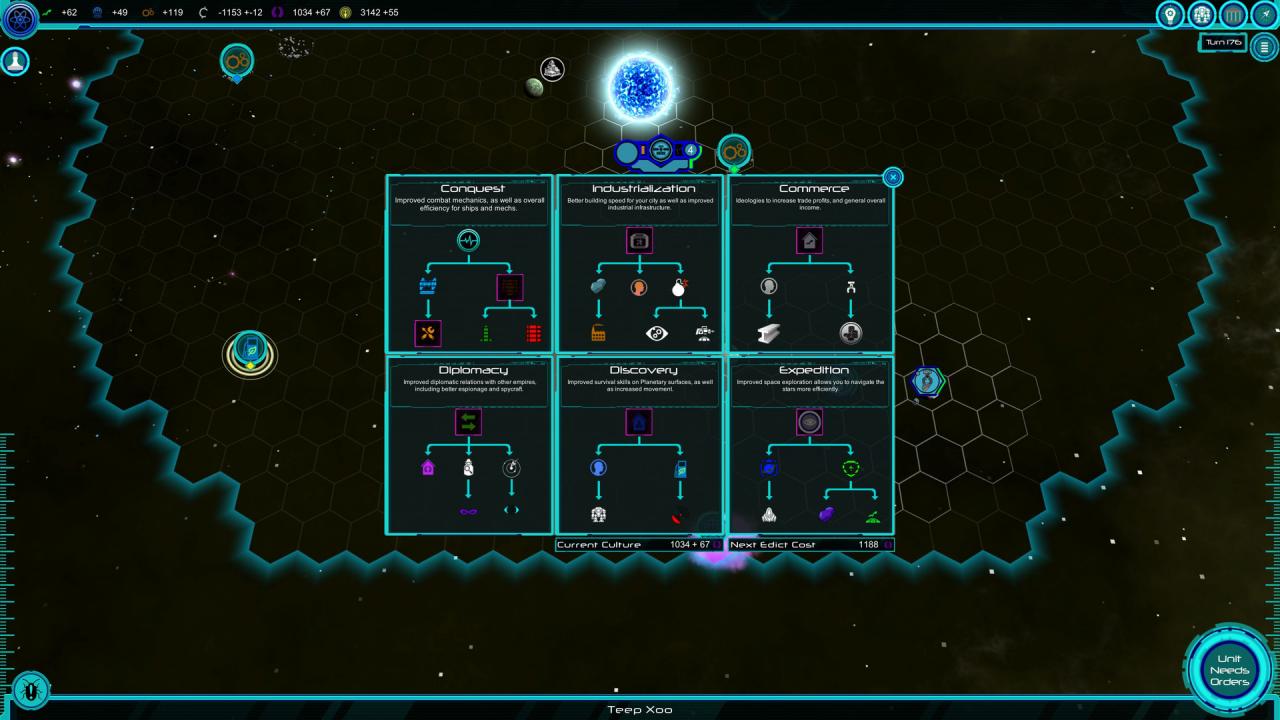Select the Industrialization root edict icon
Screen dimensions: 1280x720
(x=639, y=240)
